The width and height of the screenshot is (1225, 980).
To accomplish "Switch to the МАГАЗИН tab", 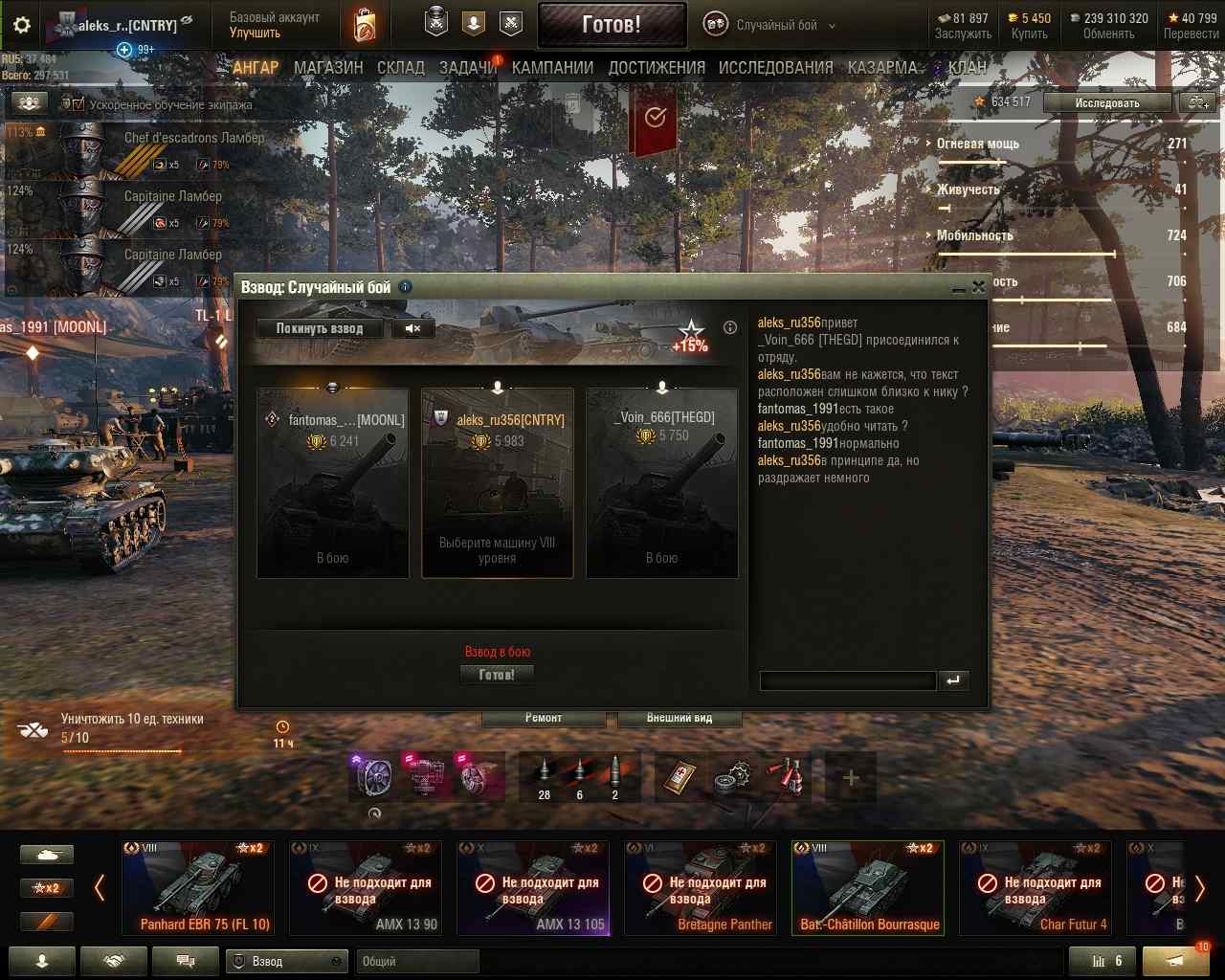I will pos(328,68).
